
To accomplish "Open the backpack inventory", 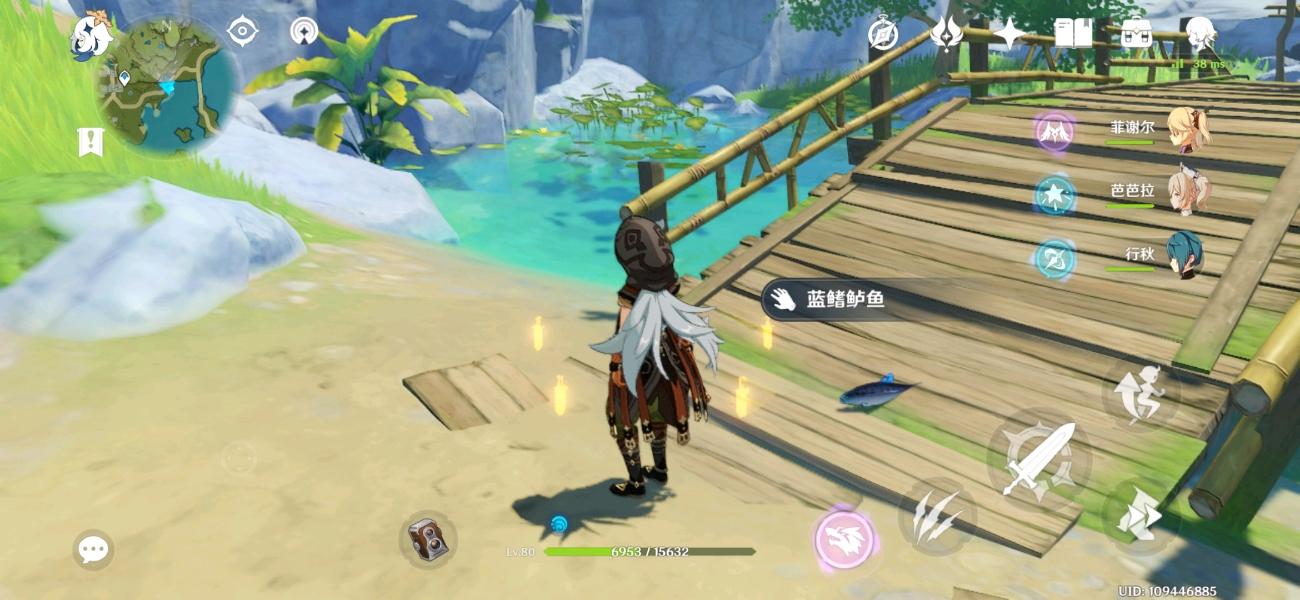I will point(1136,34).
